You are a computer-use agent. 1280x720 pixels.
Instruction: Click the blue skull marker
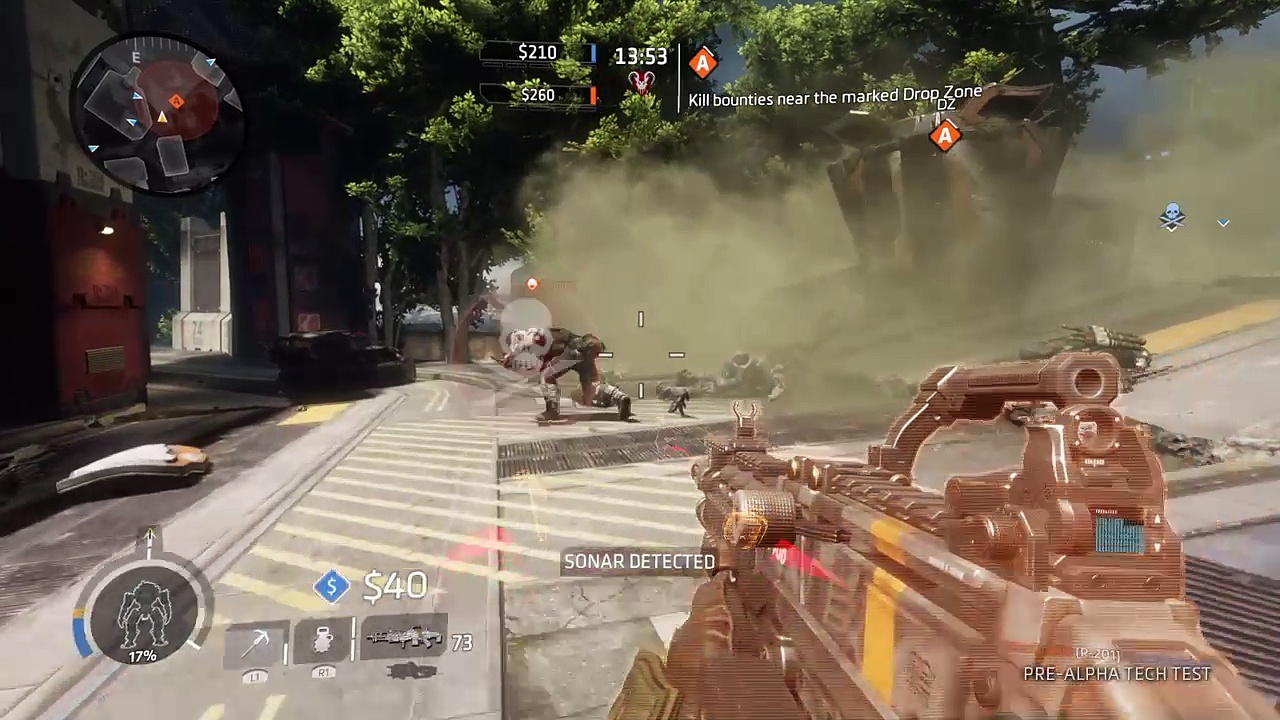click(1172, 216)
